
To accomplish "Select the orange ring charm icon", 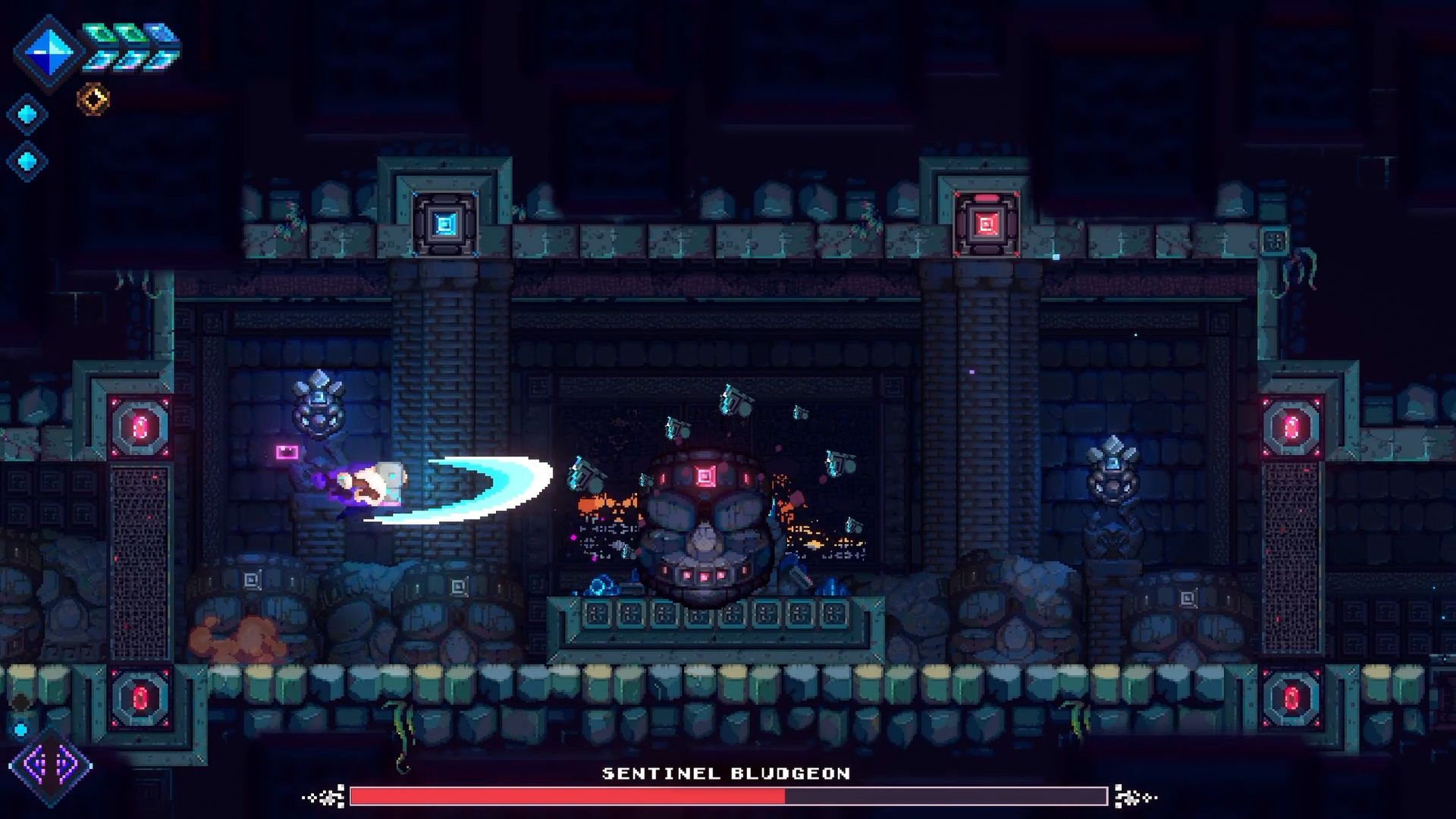I will click(93, 99).
